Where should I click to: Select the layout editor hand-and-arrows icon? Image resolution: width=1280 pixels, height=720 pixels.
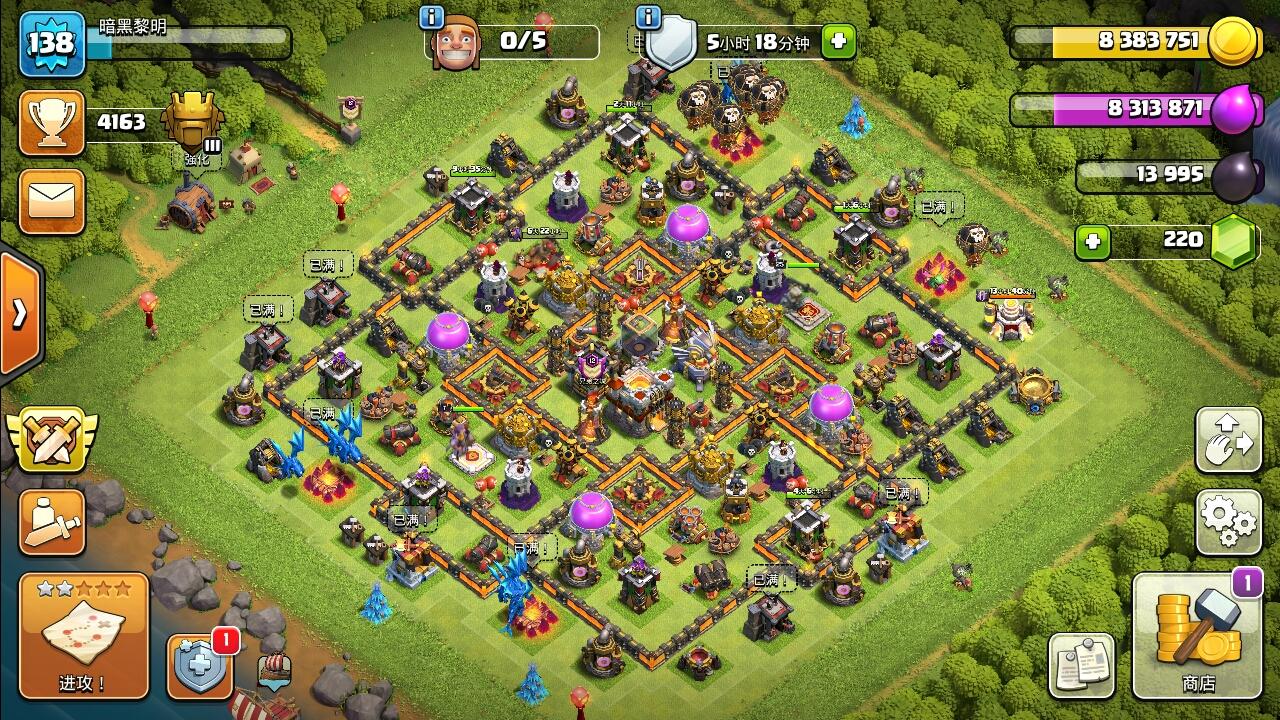1228,440
